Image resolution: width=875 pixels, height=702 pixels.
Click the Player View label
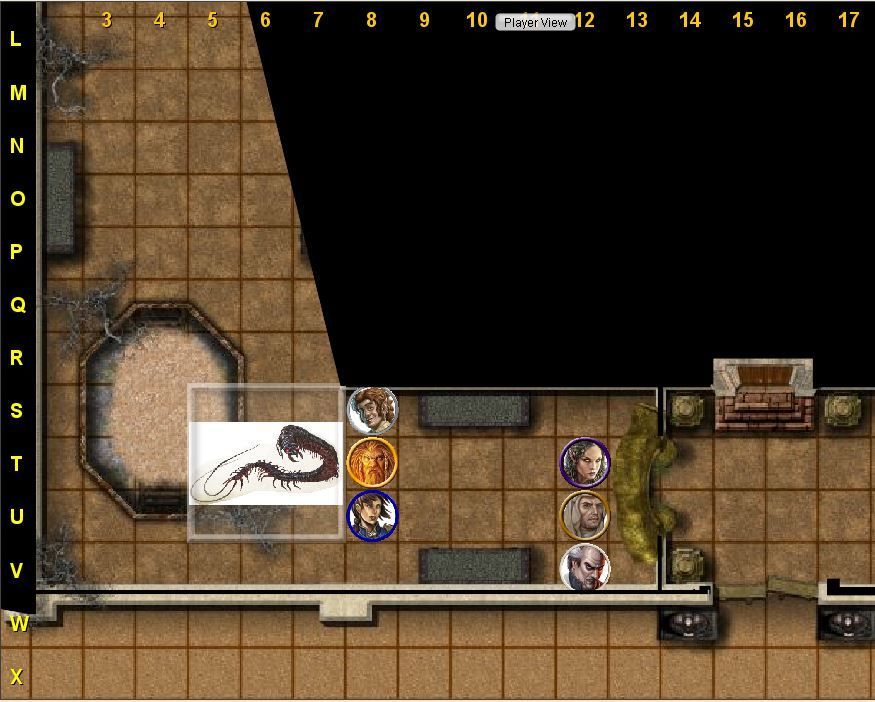[535, 22]
